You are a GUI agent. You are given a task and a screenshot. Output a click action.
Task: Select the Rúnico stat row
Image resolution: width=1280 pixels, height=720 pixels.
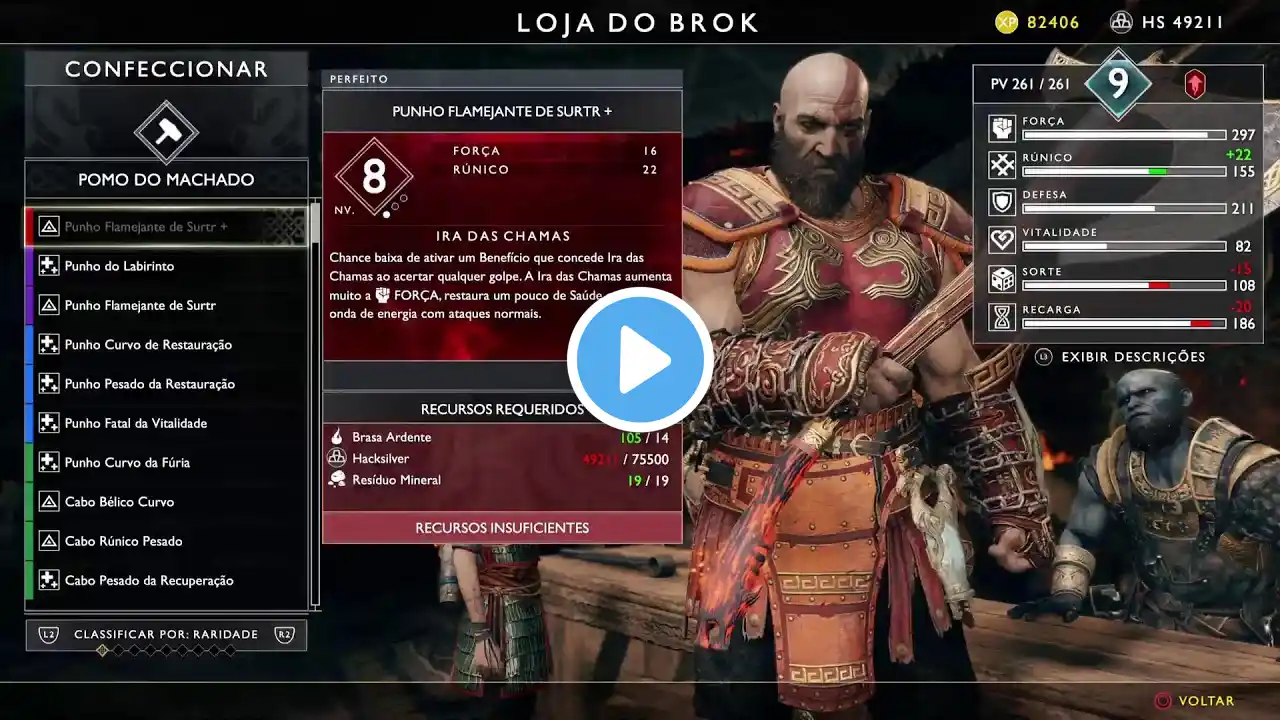(x=1120, y=165)
